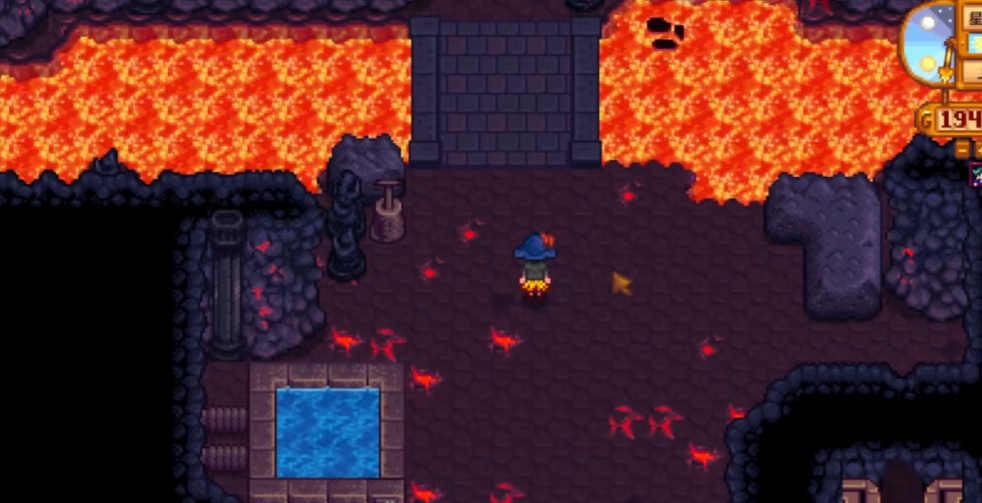The width and height of the screenshot is (982, 503).
Task: Select the buff status icon below the gold counter
Action: [x=976, y=174]
